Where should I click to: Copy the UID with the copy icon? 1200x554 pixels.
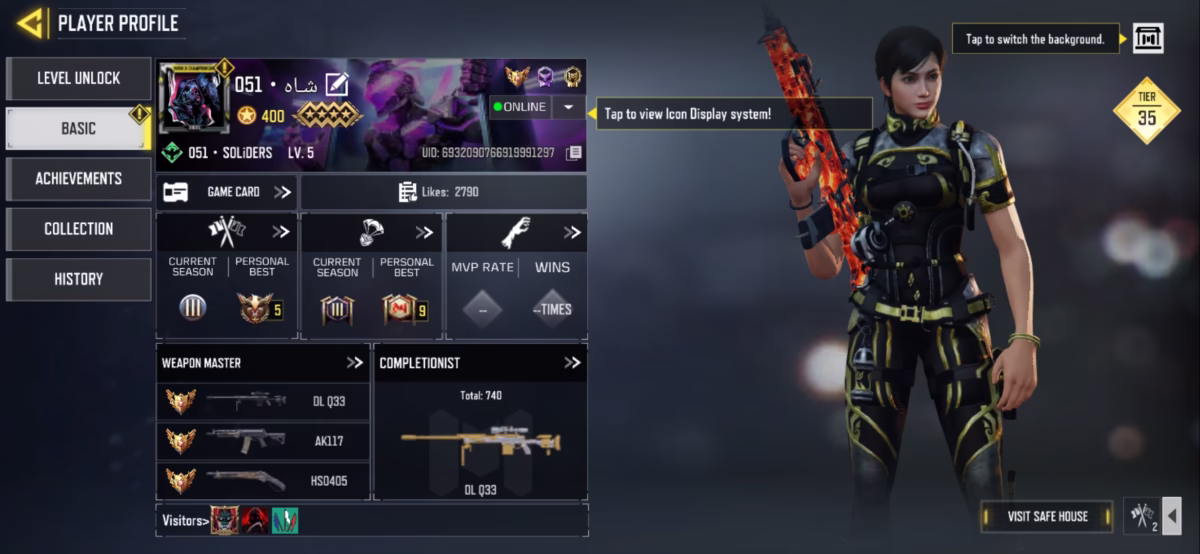coord(573,153)
